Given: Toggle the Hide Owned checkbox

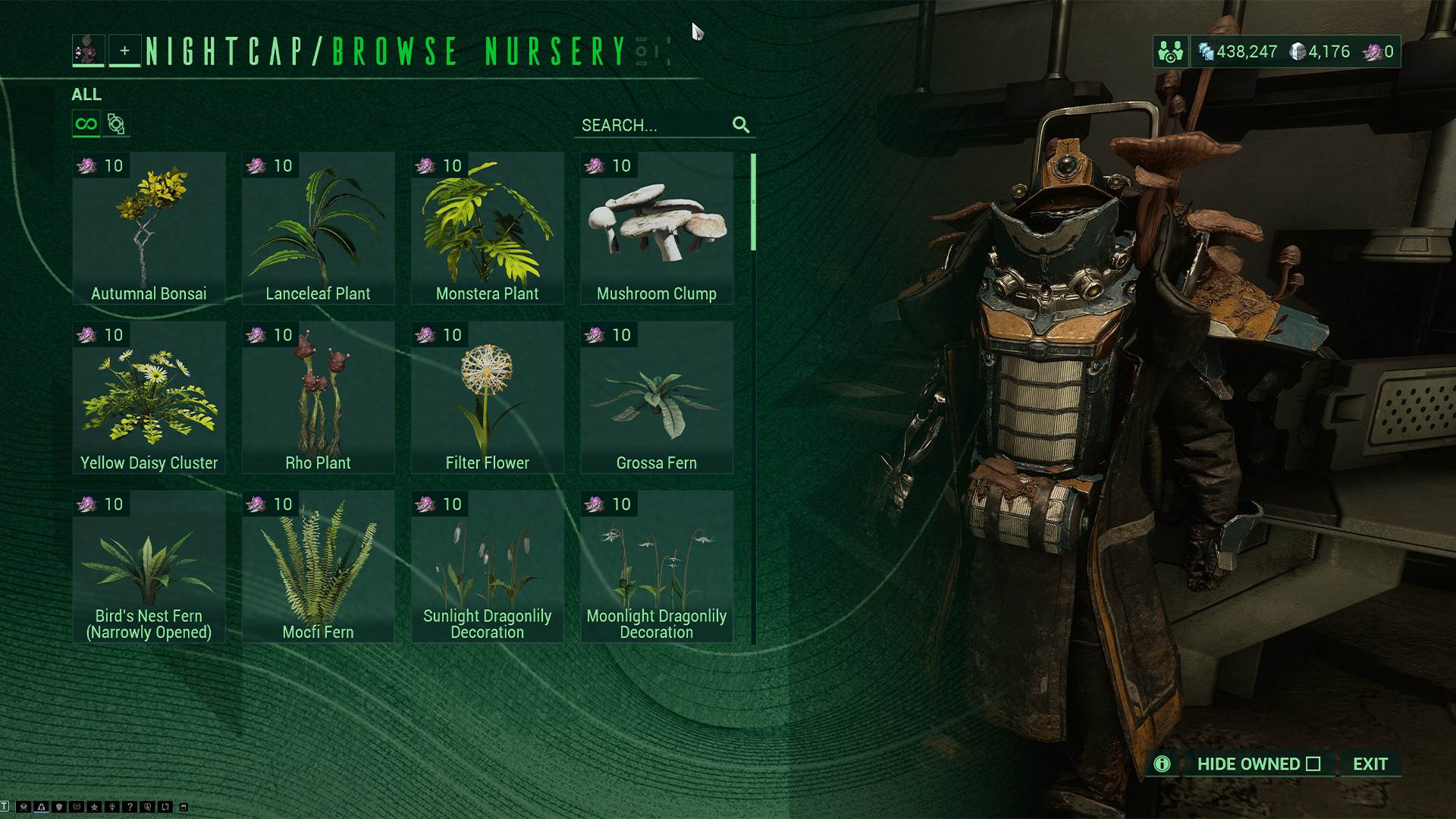Looking at the screenshot, I should [1313, 764].
